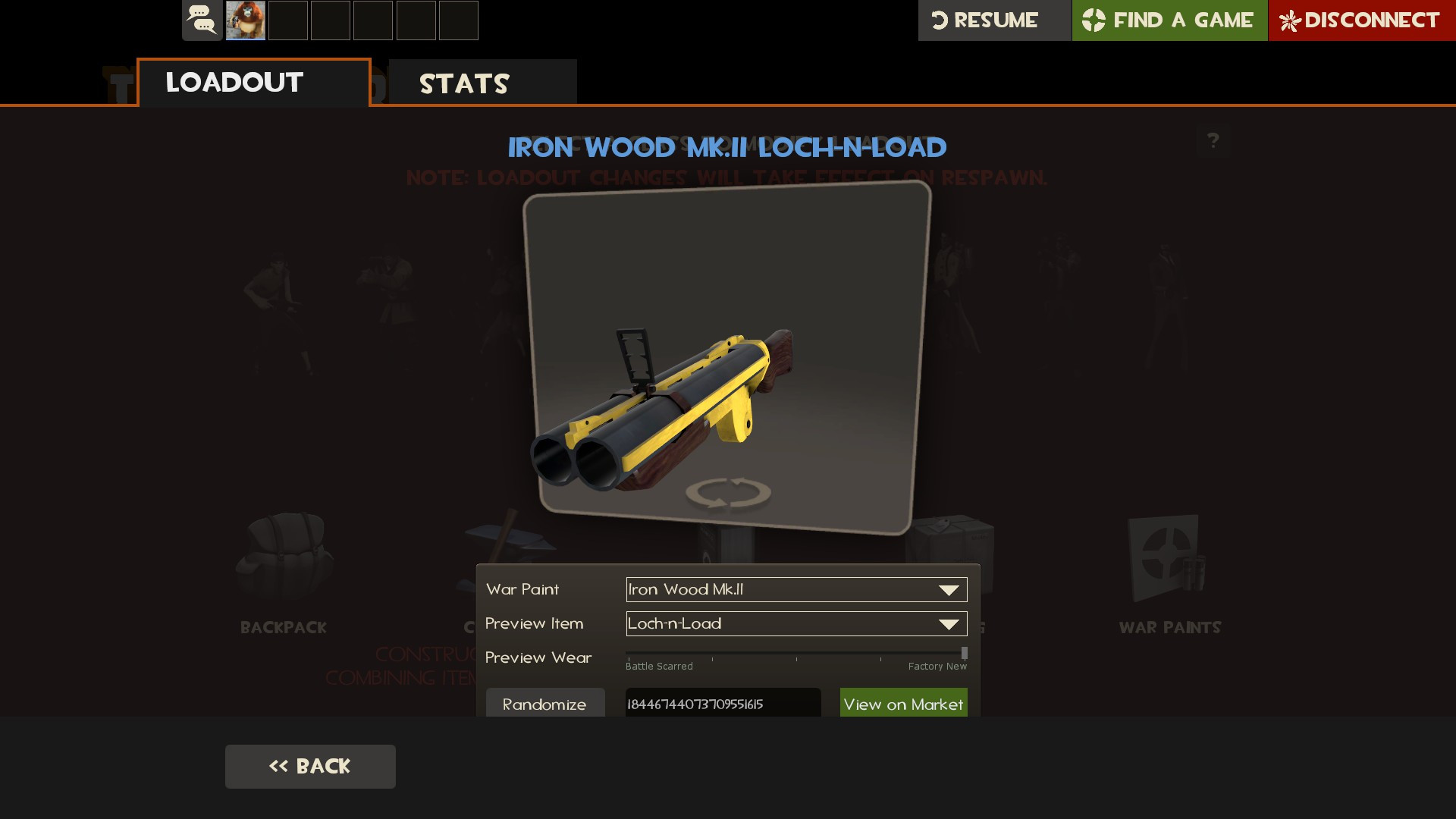Click Randomize for a new seed
Viewport: 1456px width, 819px height.
click(x=544, y=704)
